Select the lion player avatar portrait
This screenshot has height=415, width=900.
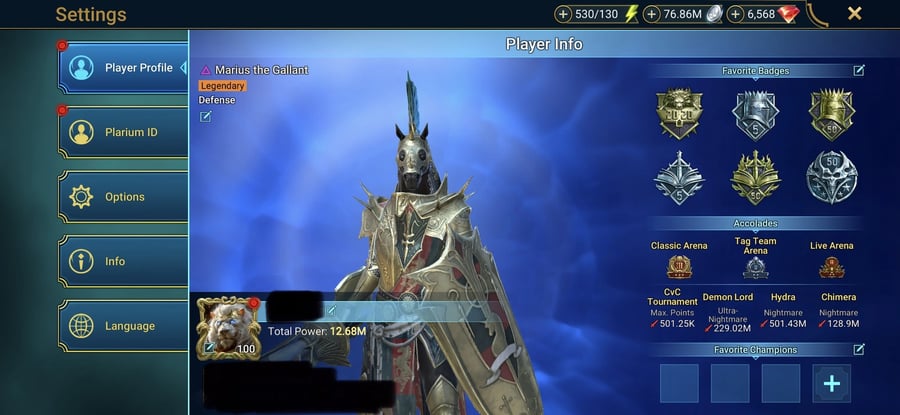click(x=228, y=326)
